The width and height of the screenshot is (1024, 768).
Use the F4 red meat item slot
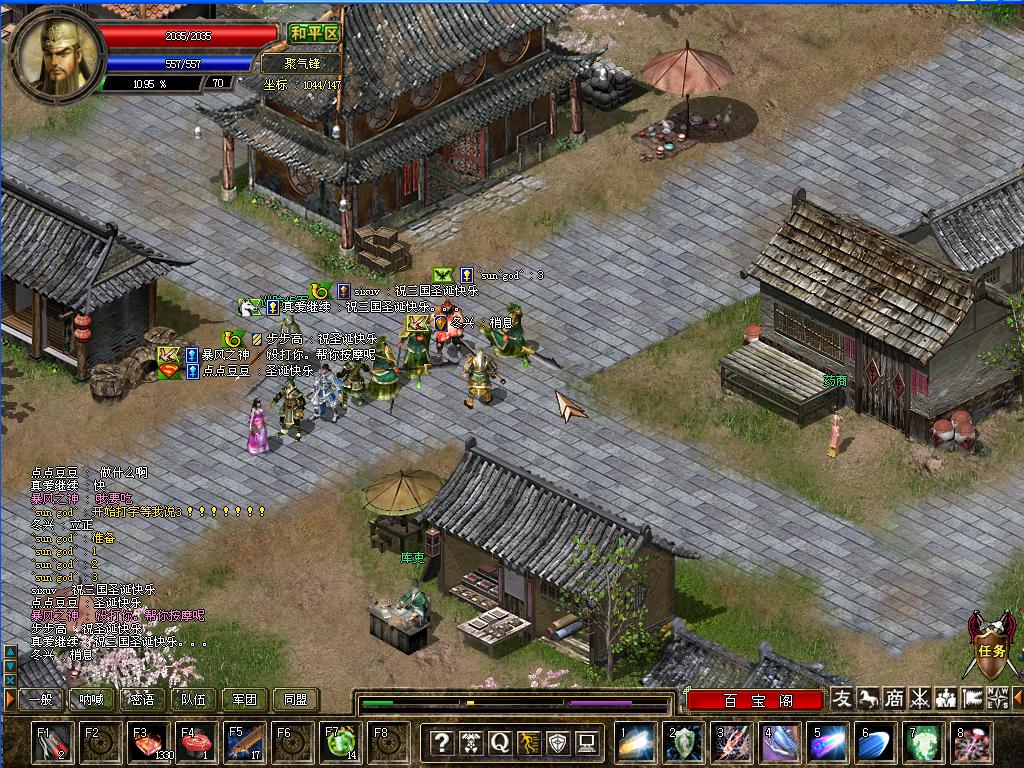click(195, 742)
